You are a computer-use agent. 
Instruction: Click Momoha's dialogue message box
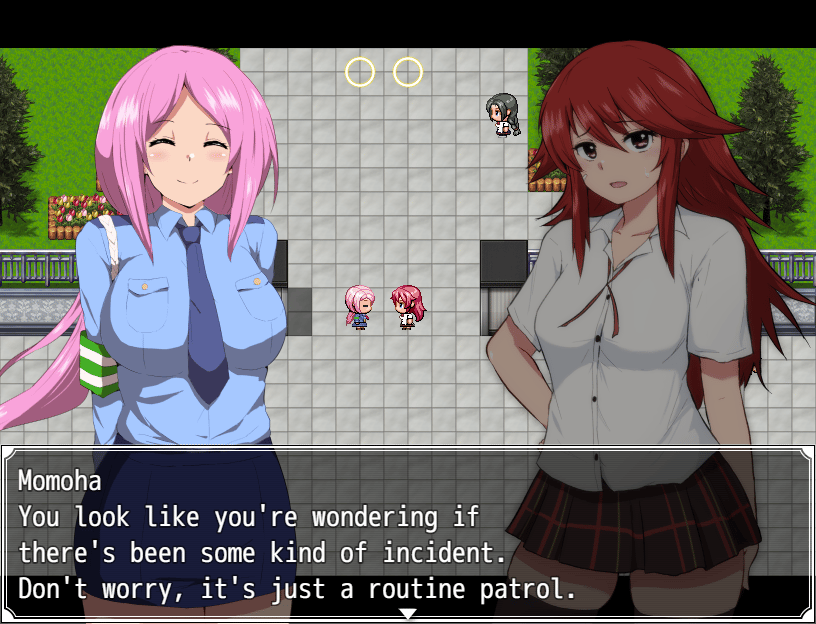point(407,533)
